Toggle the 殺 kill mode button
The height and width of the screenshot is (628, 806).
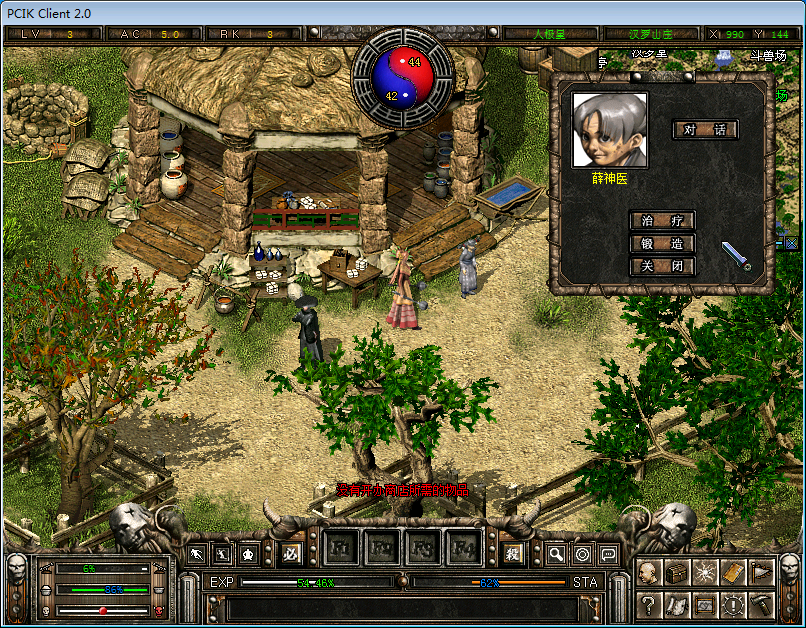(513, 552)
